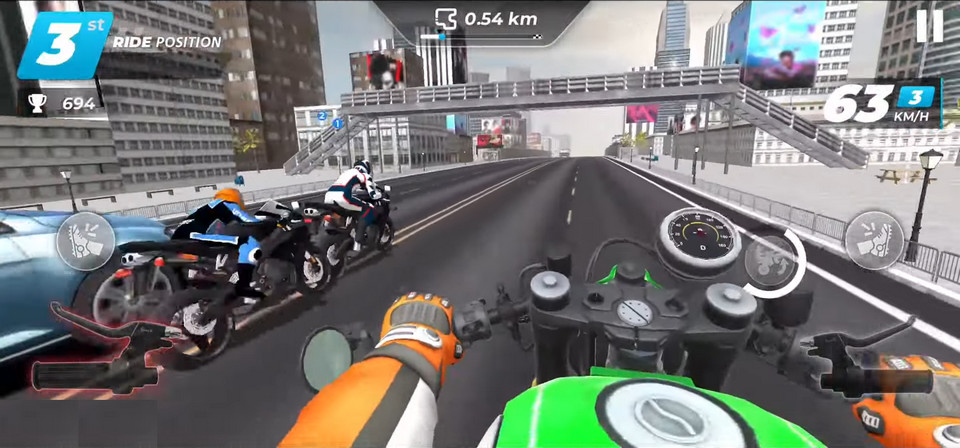Tap the wheelie motorcycle button
The image size is (960, 448).
tap(772, 261)
